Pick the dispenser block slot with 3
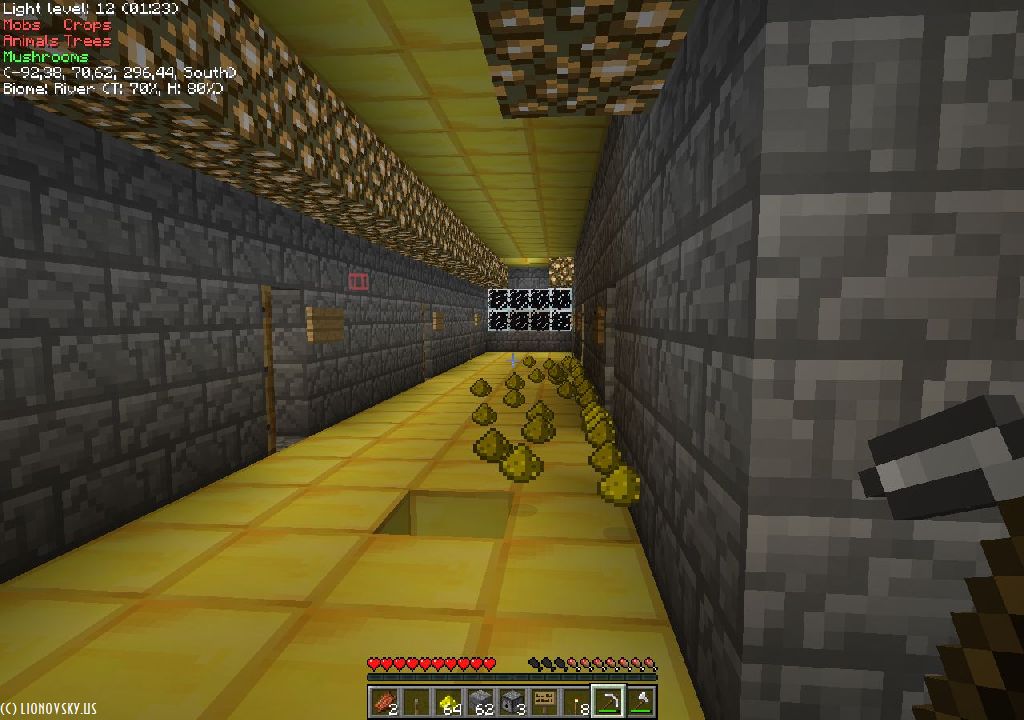Image resolution: width=1024 pixels, height=720 pixels. click(x=512, y=702)
